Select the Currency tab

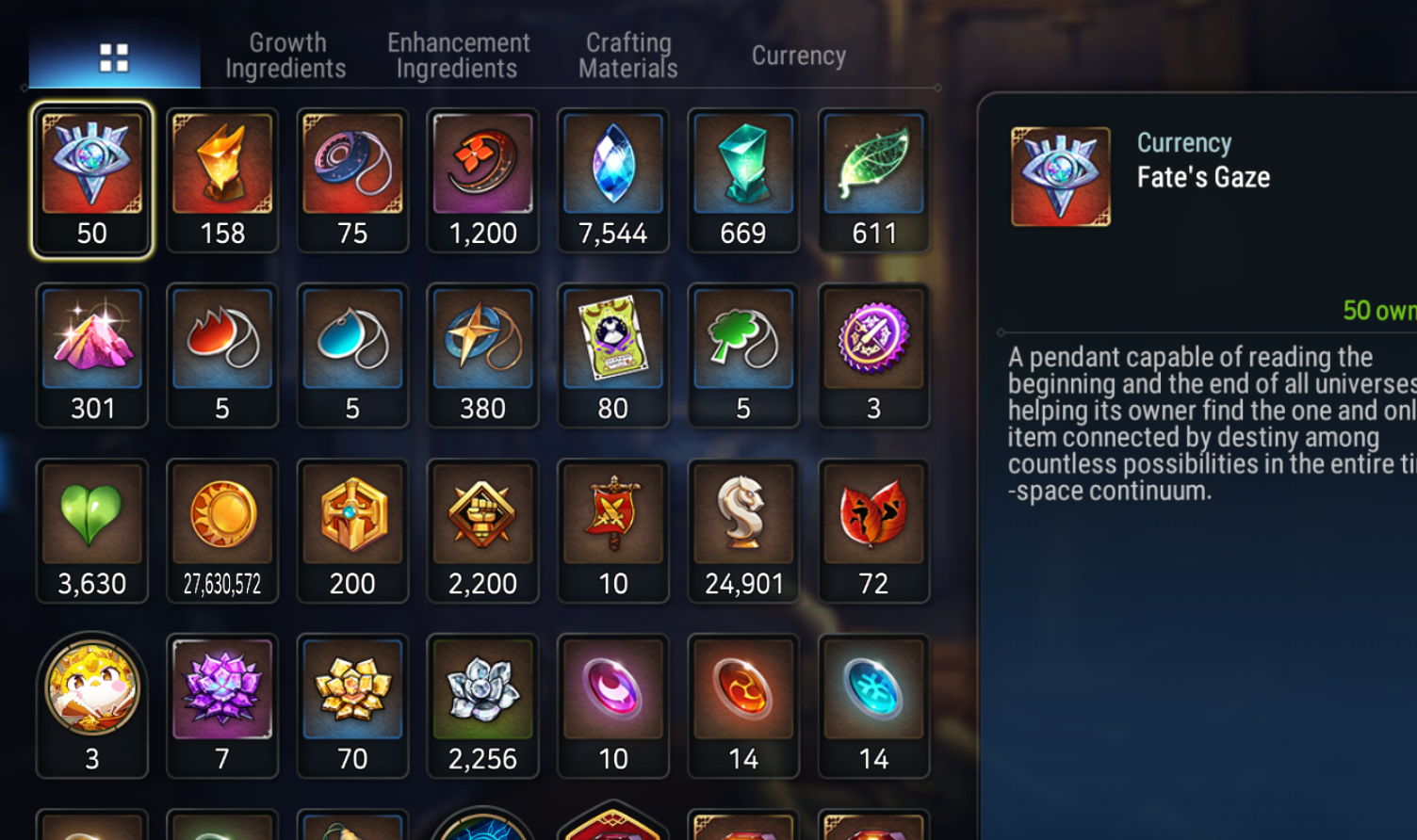pyautogui.click(x=798, y=56)
